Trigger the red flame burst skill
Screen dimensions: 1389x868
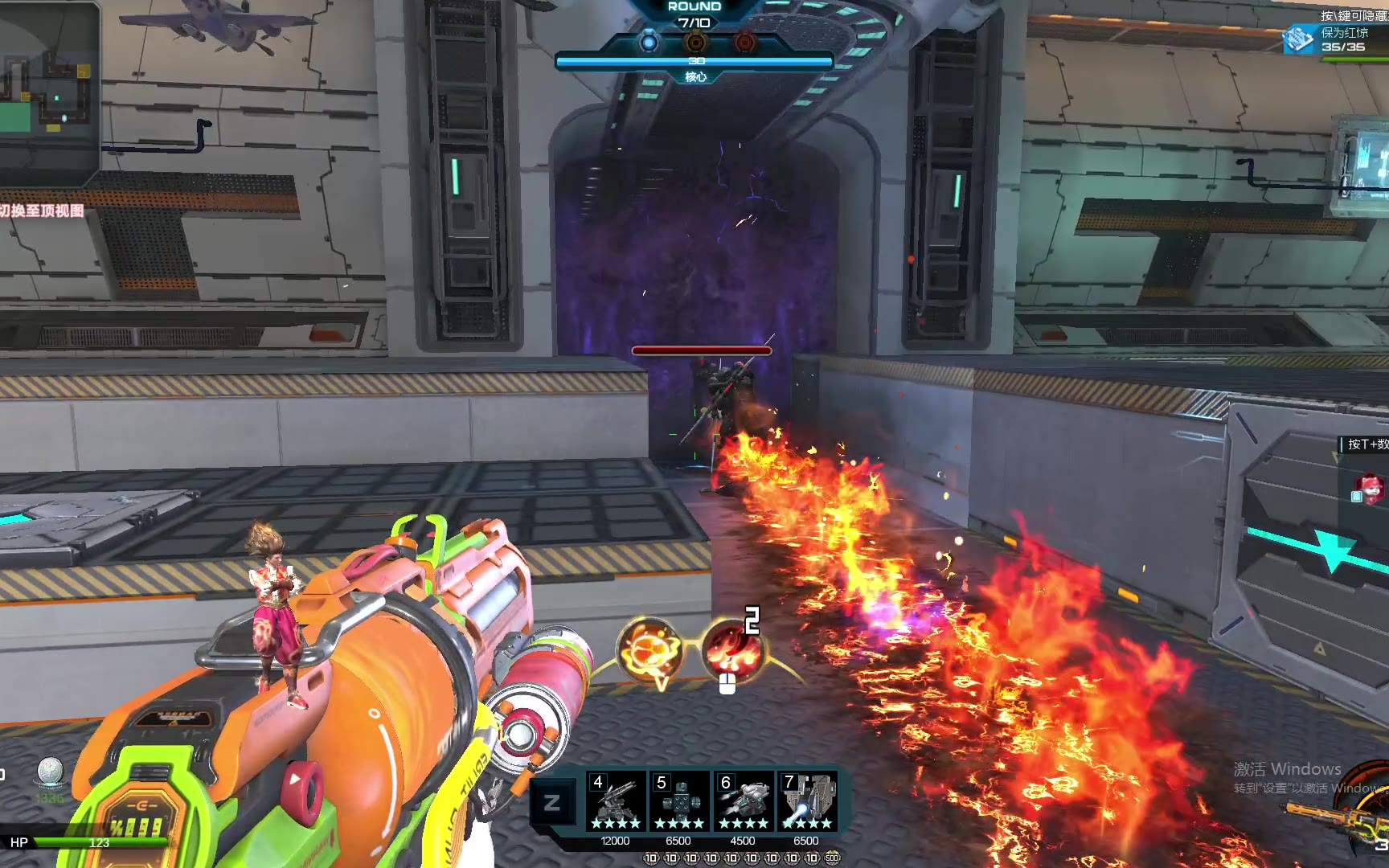point(731,649)
